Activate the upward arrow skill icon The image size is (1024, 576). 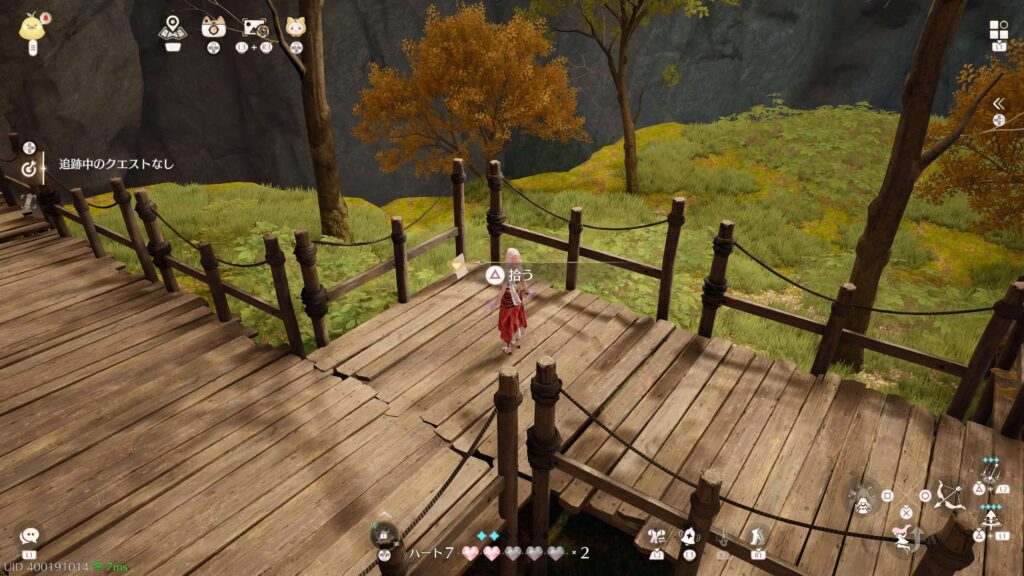[993, 521]
